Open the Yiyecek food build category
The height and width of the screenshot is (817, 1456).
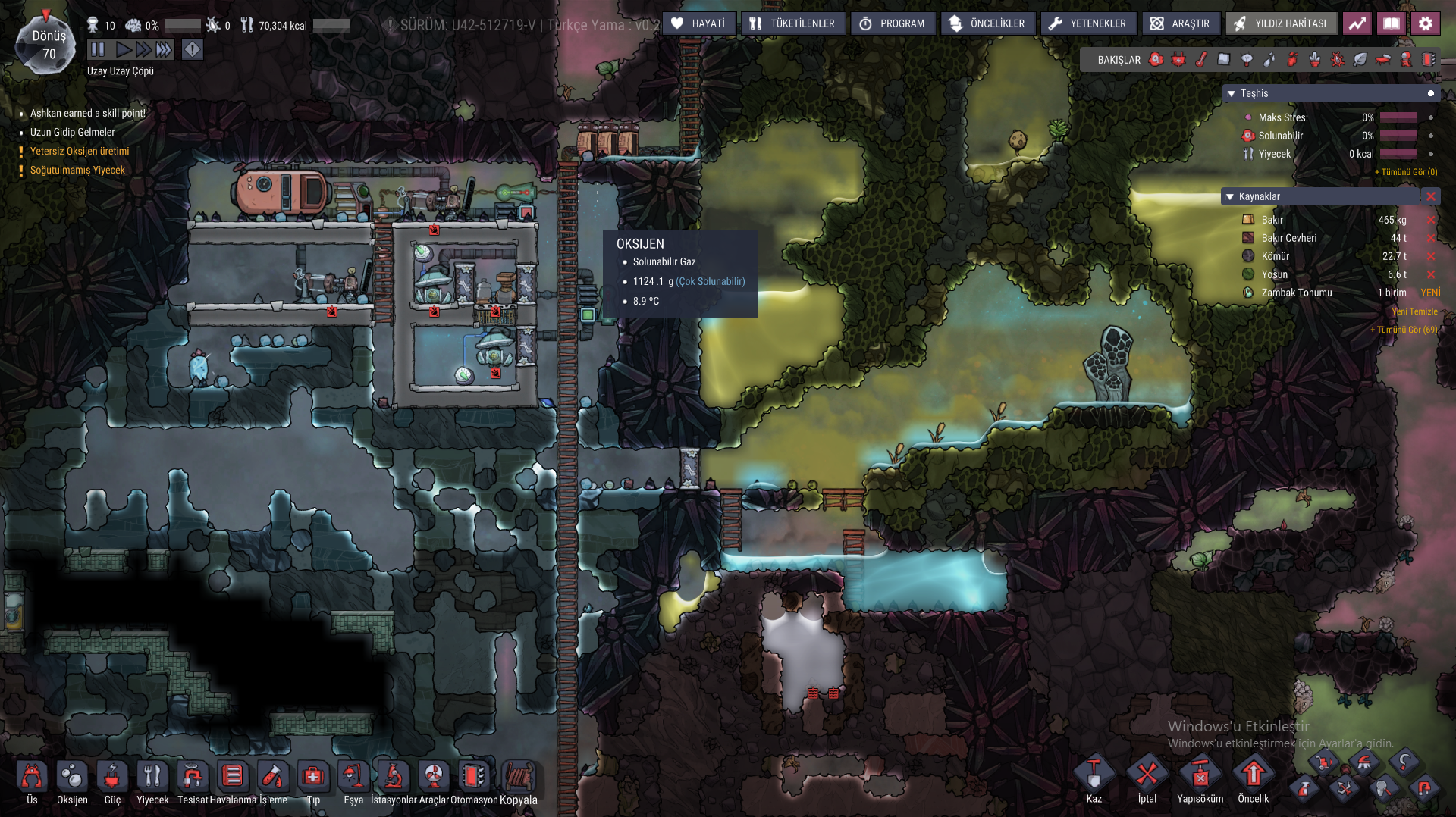pyautogui.click(x=152, y=782)
